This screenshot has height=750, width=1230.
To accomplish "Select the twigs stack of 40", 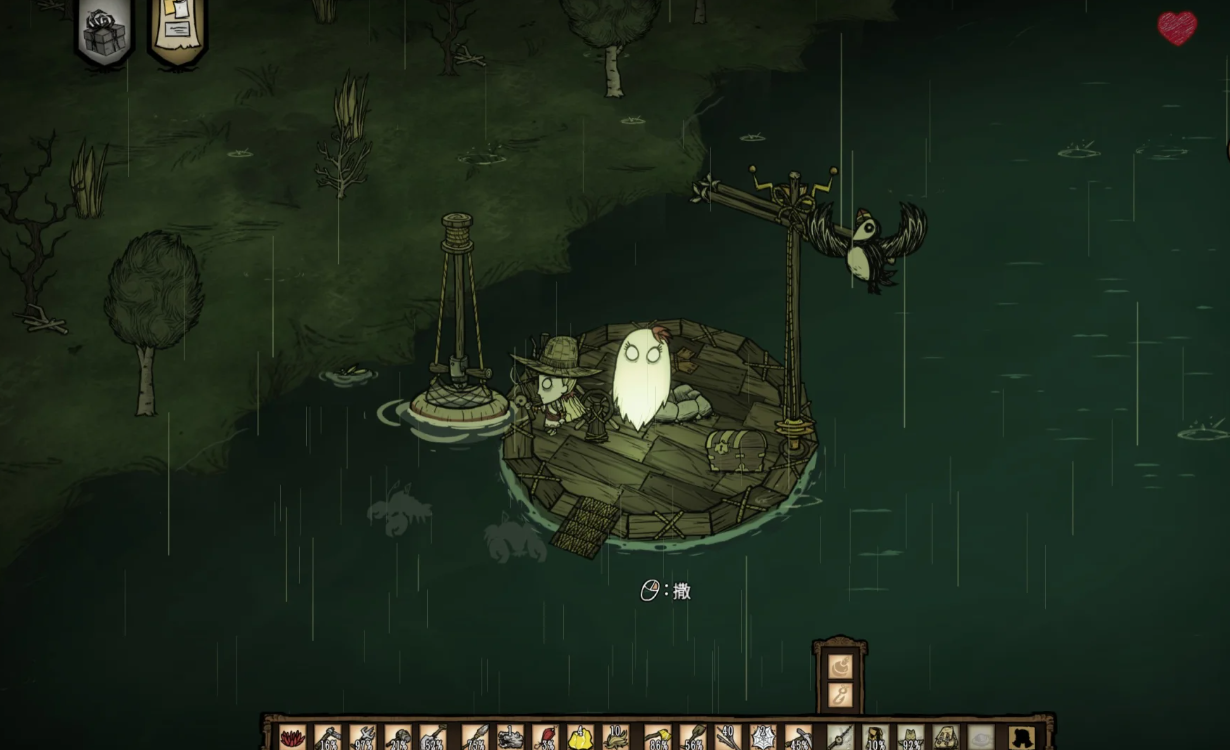I will tap(727, 738).
